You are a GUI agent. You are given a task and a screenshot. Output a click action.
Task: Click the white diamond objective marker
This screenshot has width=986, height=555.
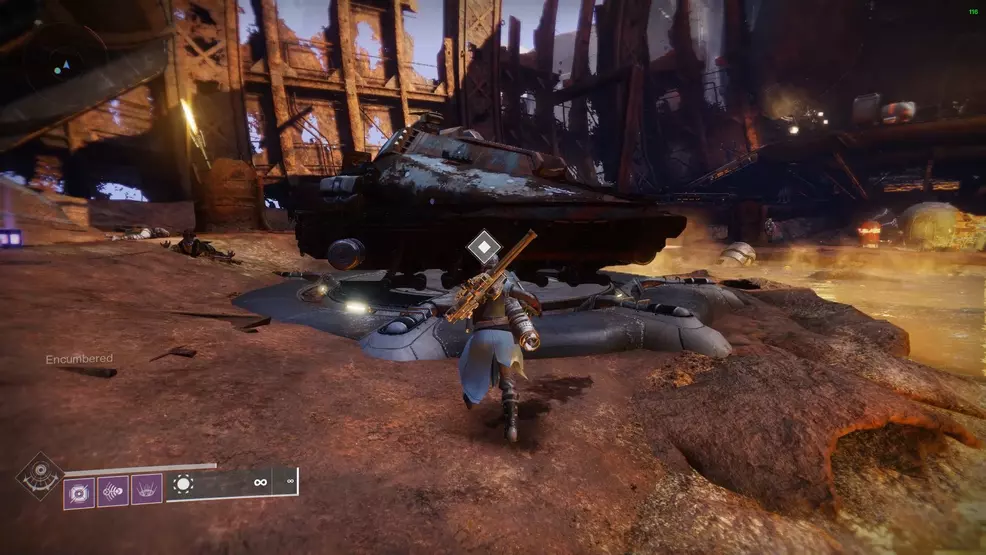coord(484,246)
